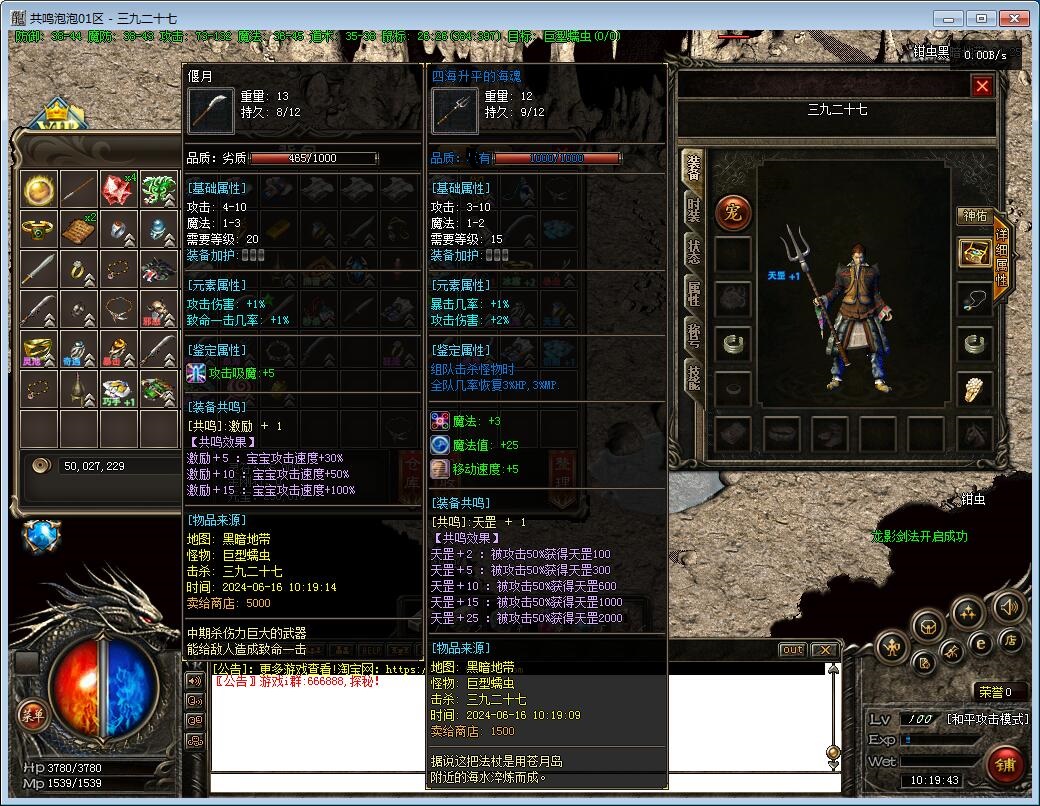Switch to the 时装 costume tab
Screen dimensions: 1040x806
tap(693, 209)
